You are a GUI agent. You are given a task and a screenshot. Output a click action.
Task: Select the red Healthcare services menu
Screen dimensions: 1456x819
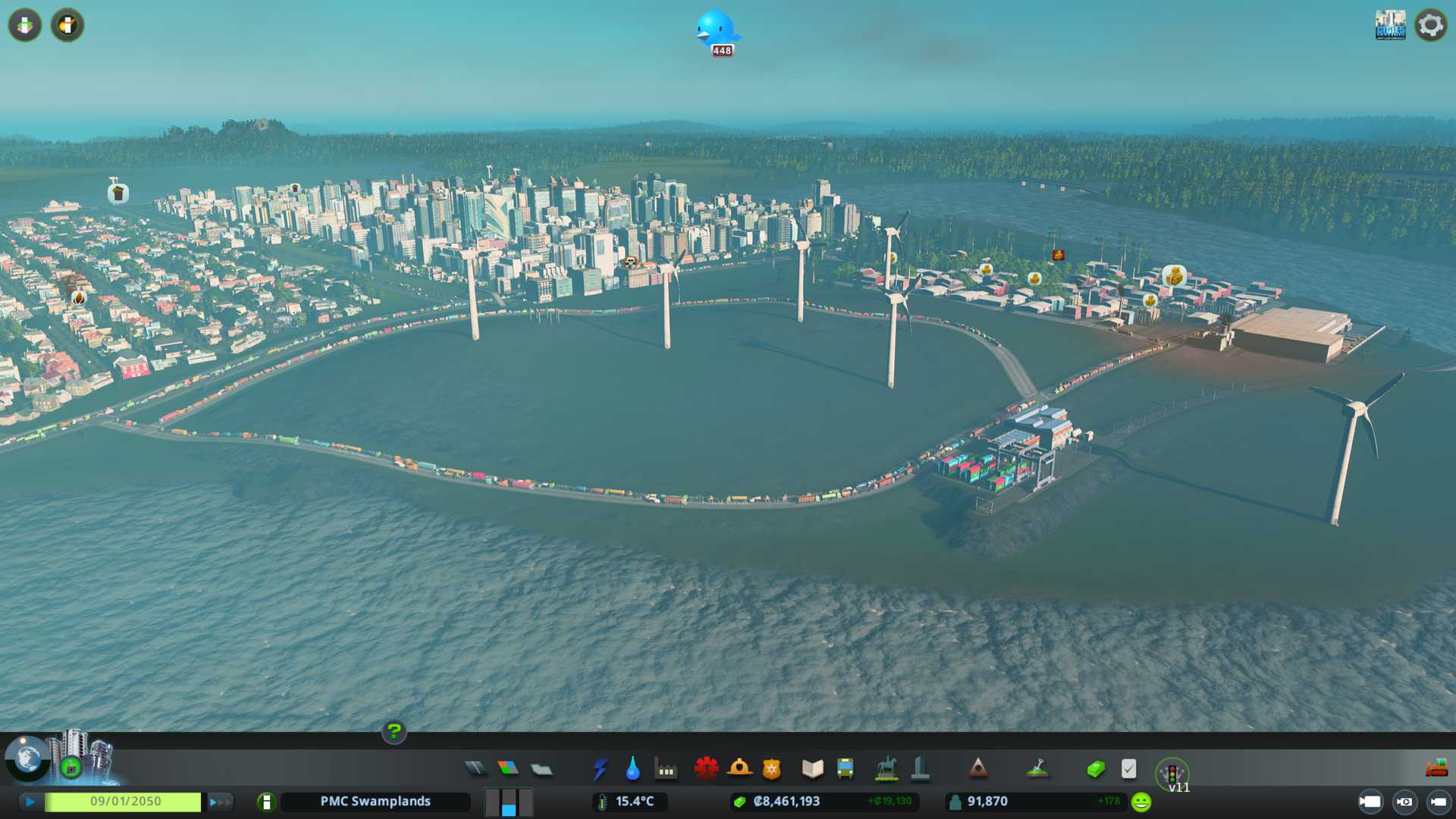tap(706, 769)
